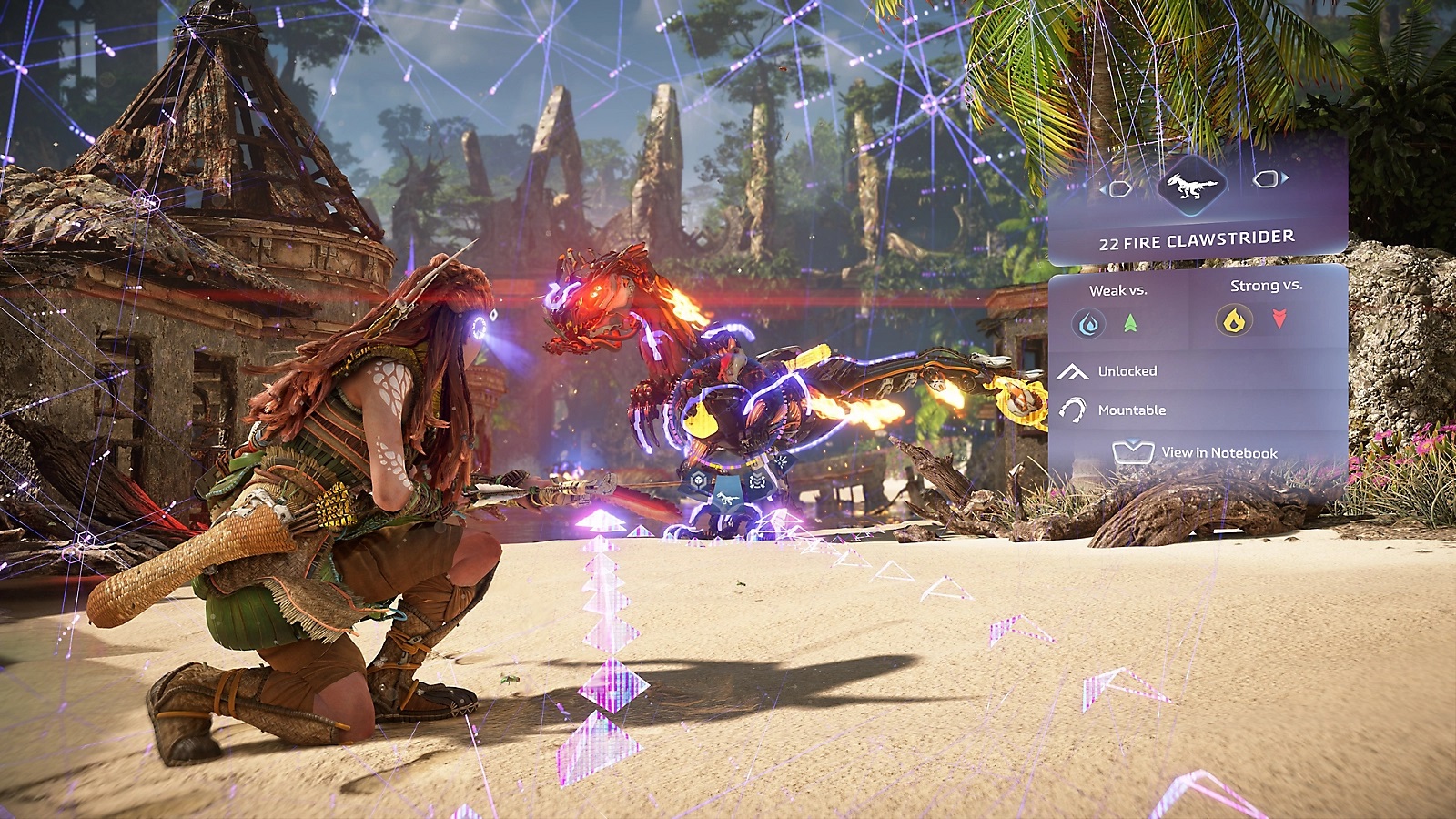Viewport: 1456px width, 819px height.
Task: Click the Mountable horseshoe icon
Action: pos(1073,409)
